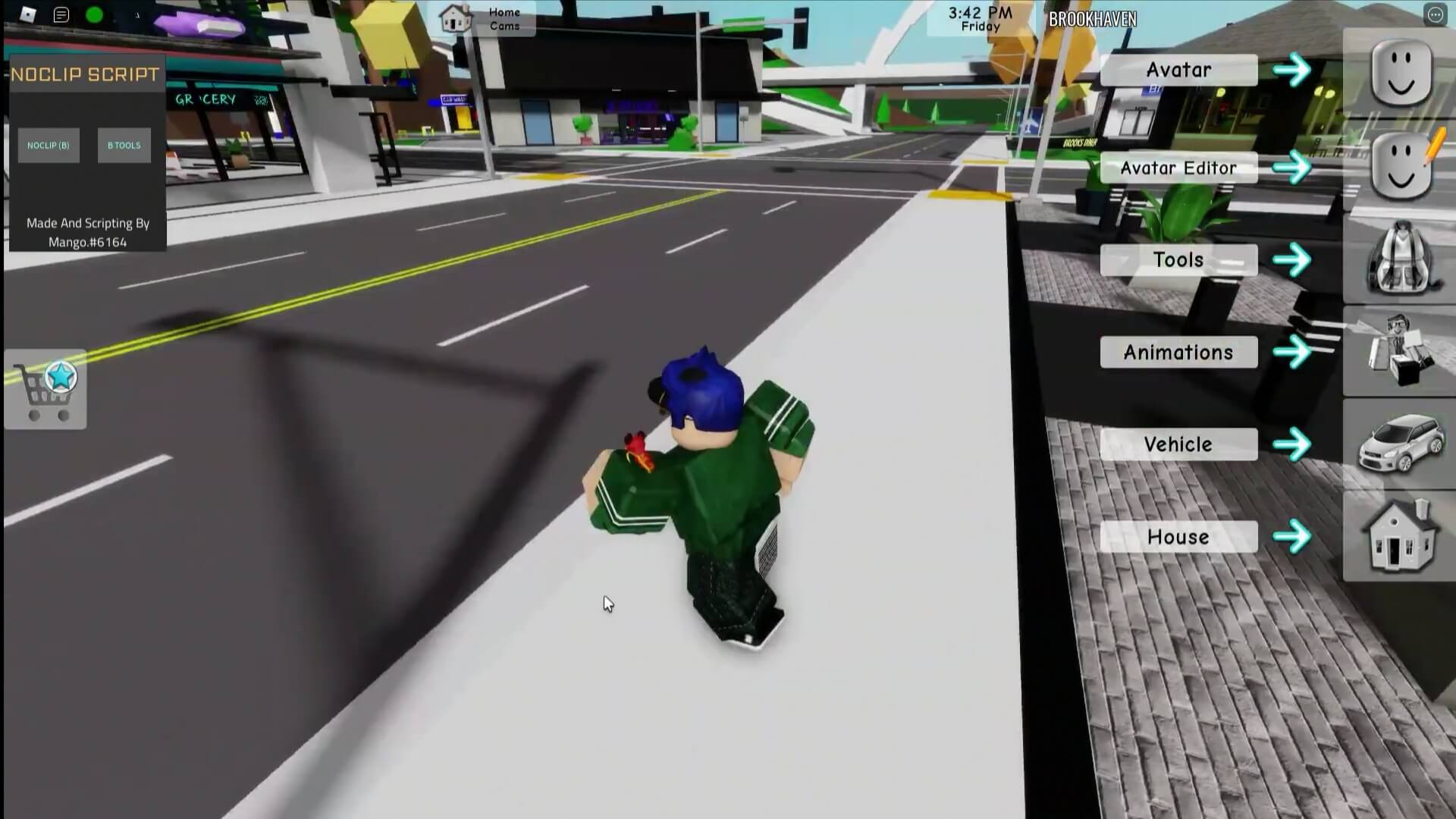Expand Tools using the cyan arrow
This screenshot has height=819, width=1456.
click(1291, 259)
